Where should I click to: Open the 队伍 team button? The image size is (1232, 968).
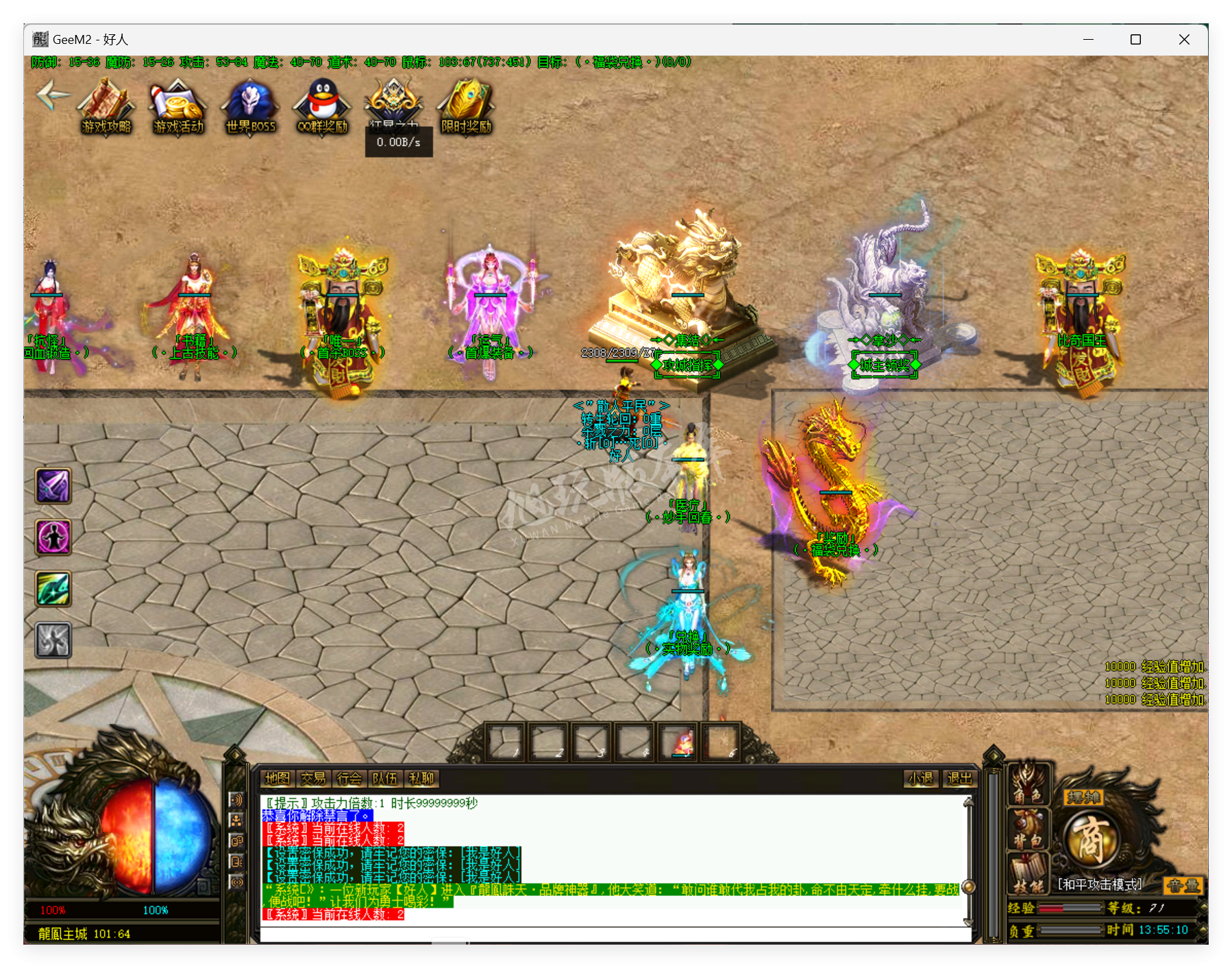[x=384, y=779]
